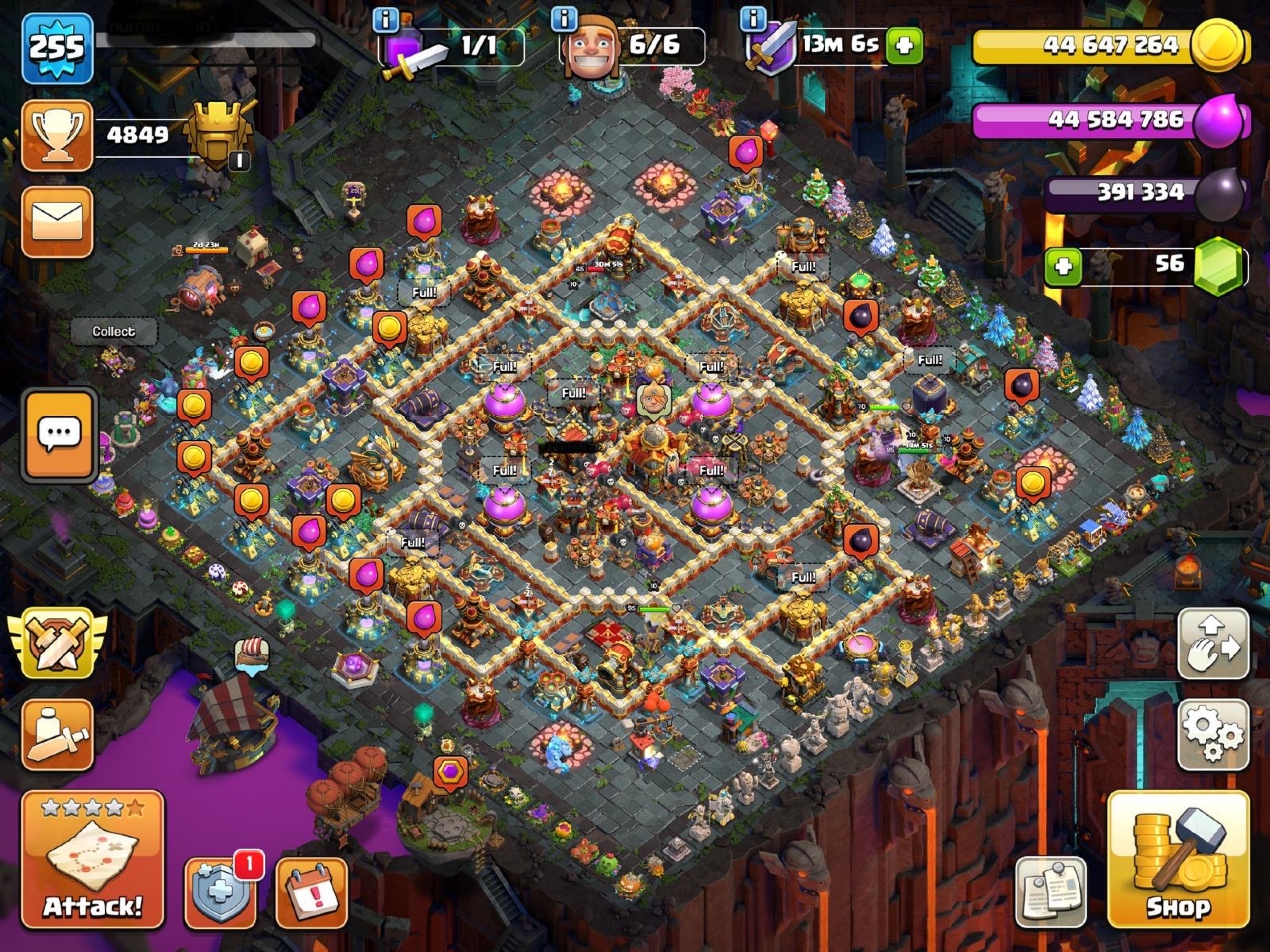Open the army training overview button
Viewport: 1270px width, 952px height.
point(58,735)
